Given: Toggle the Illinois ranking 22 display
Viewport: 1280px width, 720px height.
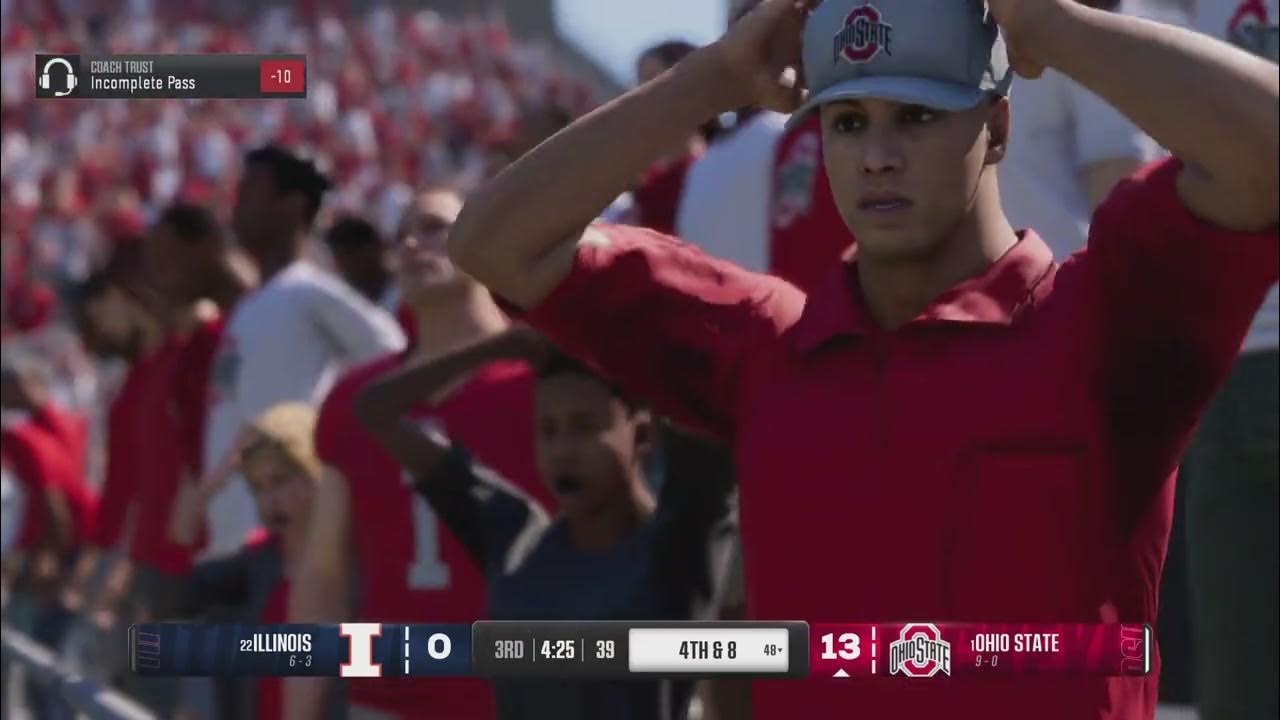Looking at the screenshot, I should pos(246,644).
